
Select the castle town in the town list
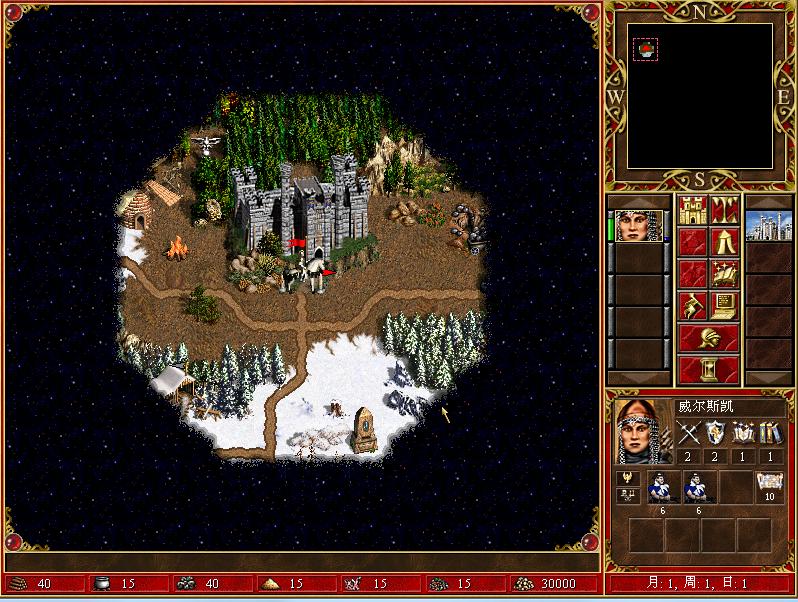769,226
